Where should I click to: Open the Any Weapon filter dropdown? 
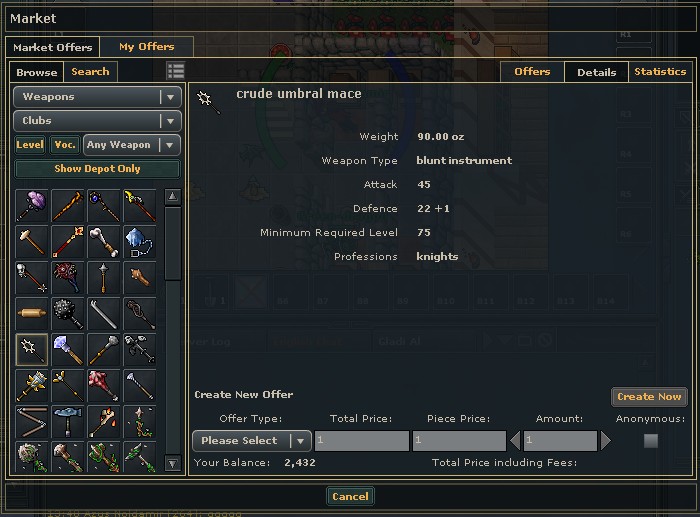pyautogui.click(x=132, y=145)
